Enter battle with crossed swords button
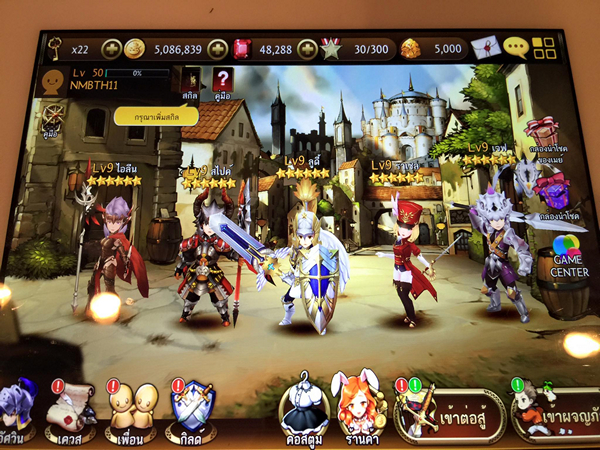Viewport: 600px width, 450px height. 450,413
